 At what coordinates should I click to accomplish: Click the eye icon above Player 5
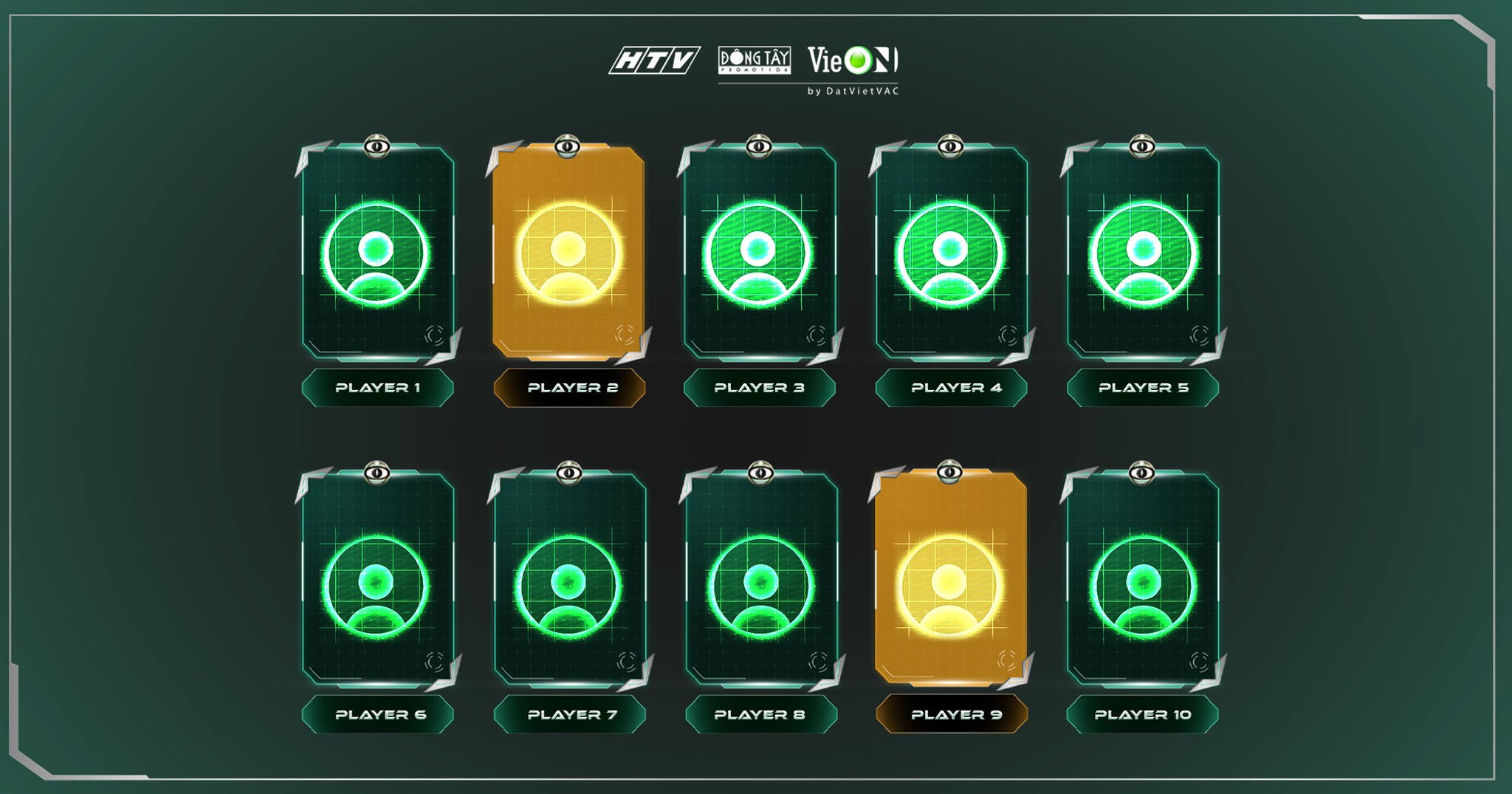[1142, 147]
